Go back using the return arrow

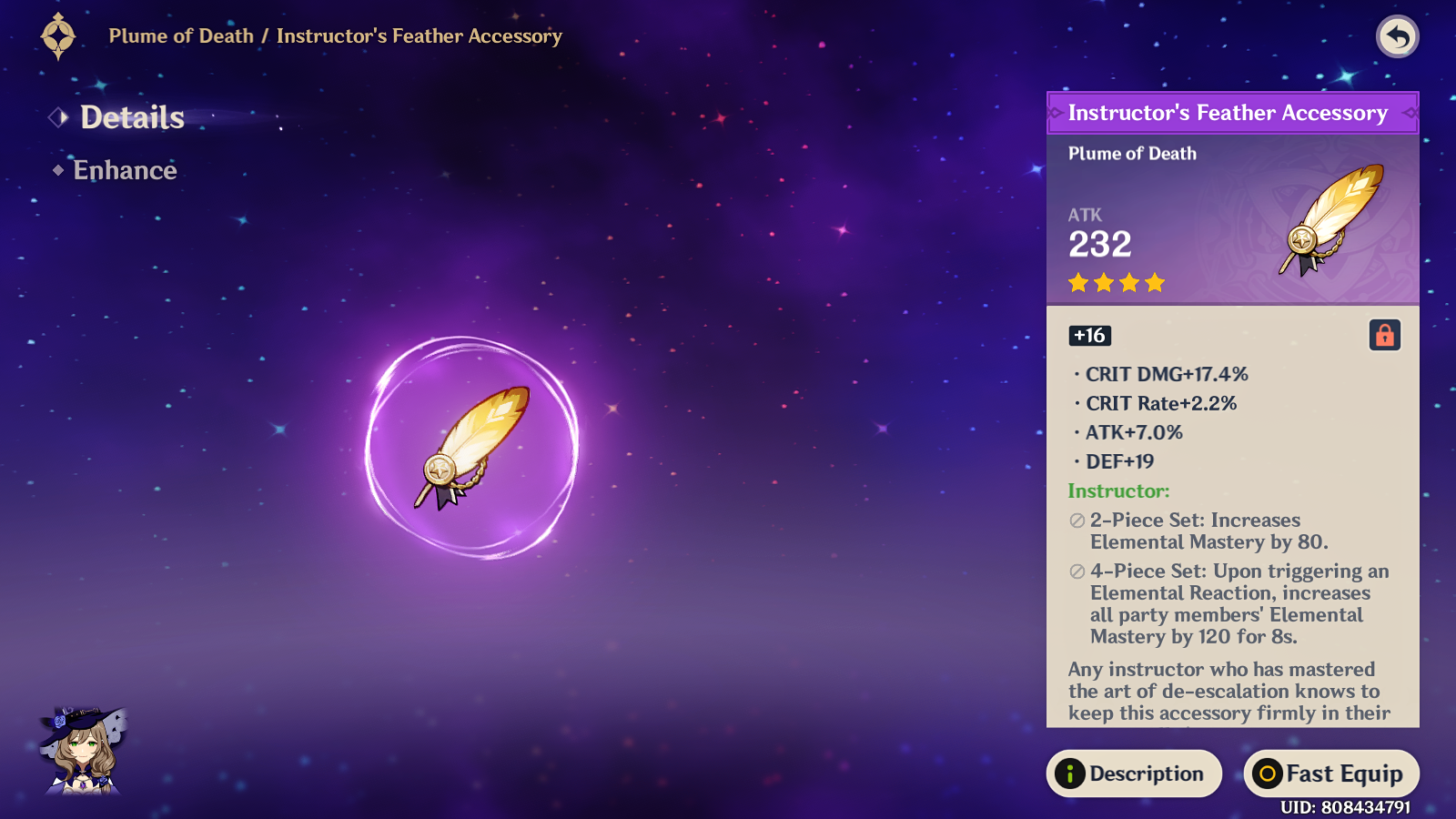pyautogui.click(x=1397, y=37)
